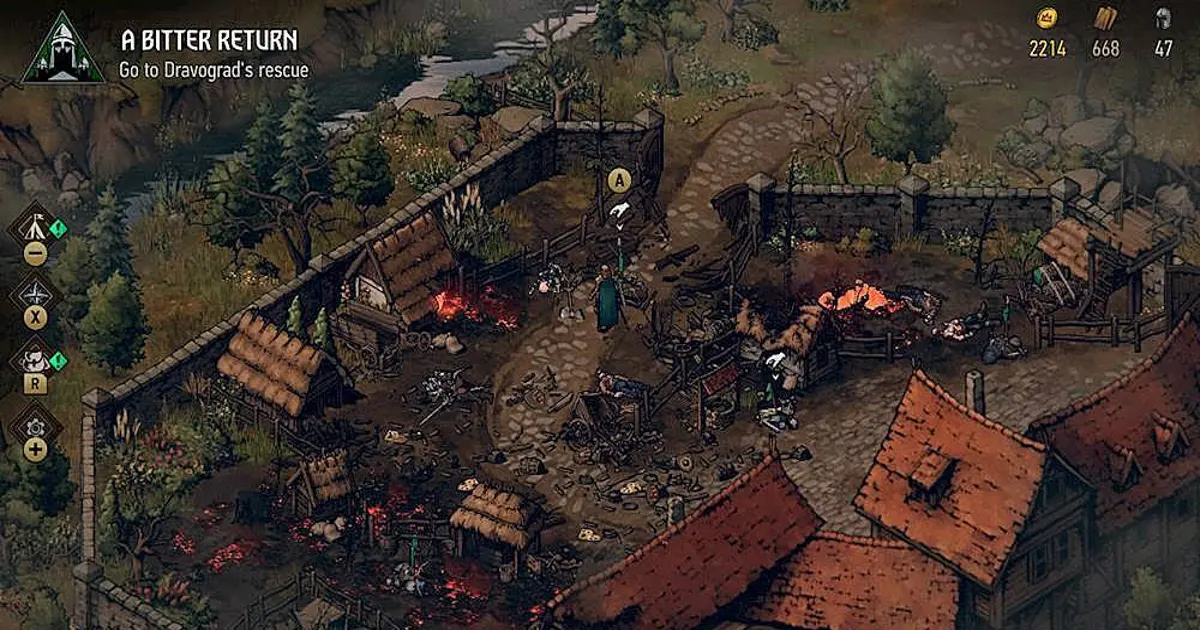Click the triangular quest emblem with helmet
The height and width of the screenshot is (630, 1200).
click(62, 49)
